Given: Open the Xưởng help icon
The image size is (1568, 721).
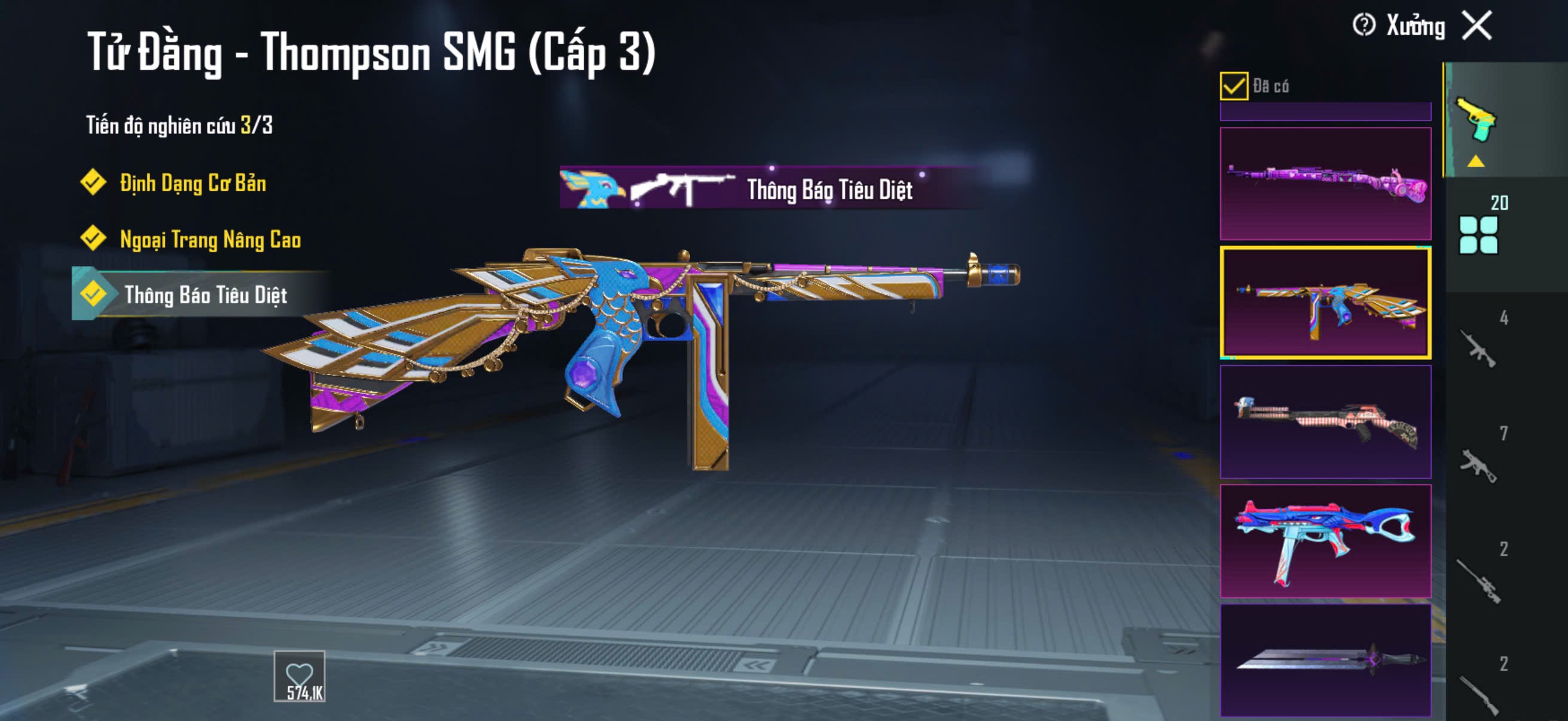Looking at the screenshot, I should (x=1364, y=26).
